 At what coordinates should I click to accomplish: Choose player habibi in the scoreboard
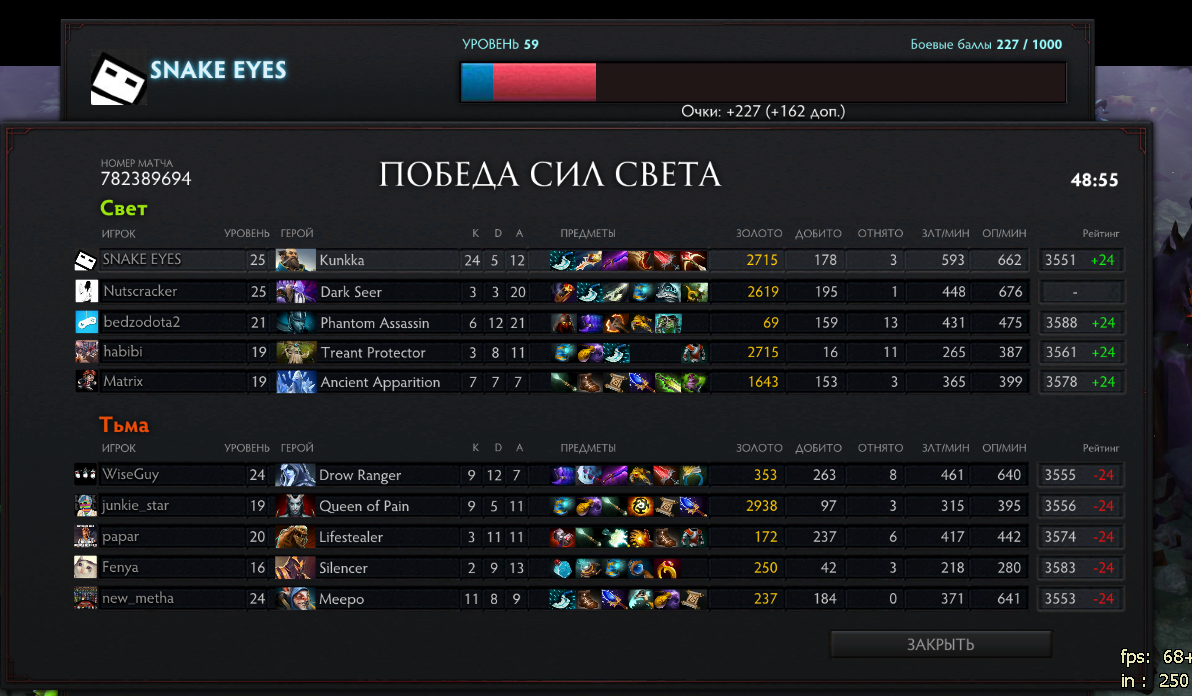pyautogui.click(x=124, y=352)
